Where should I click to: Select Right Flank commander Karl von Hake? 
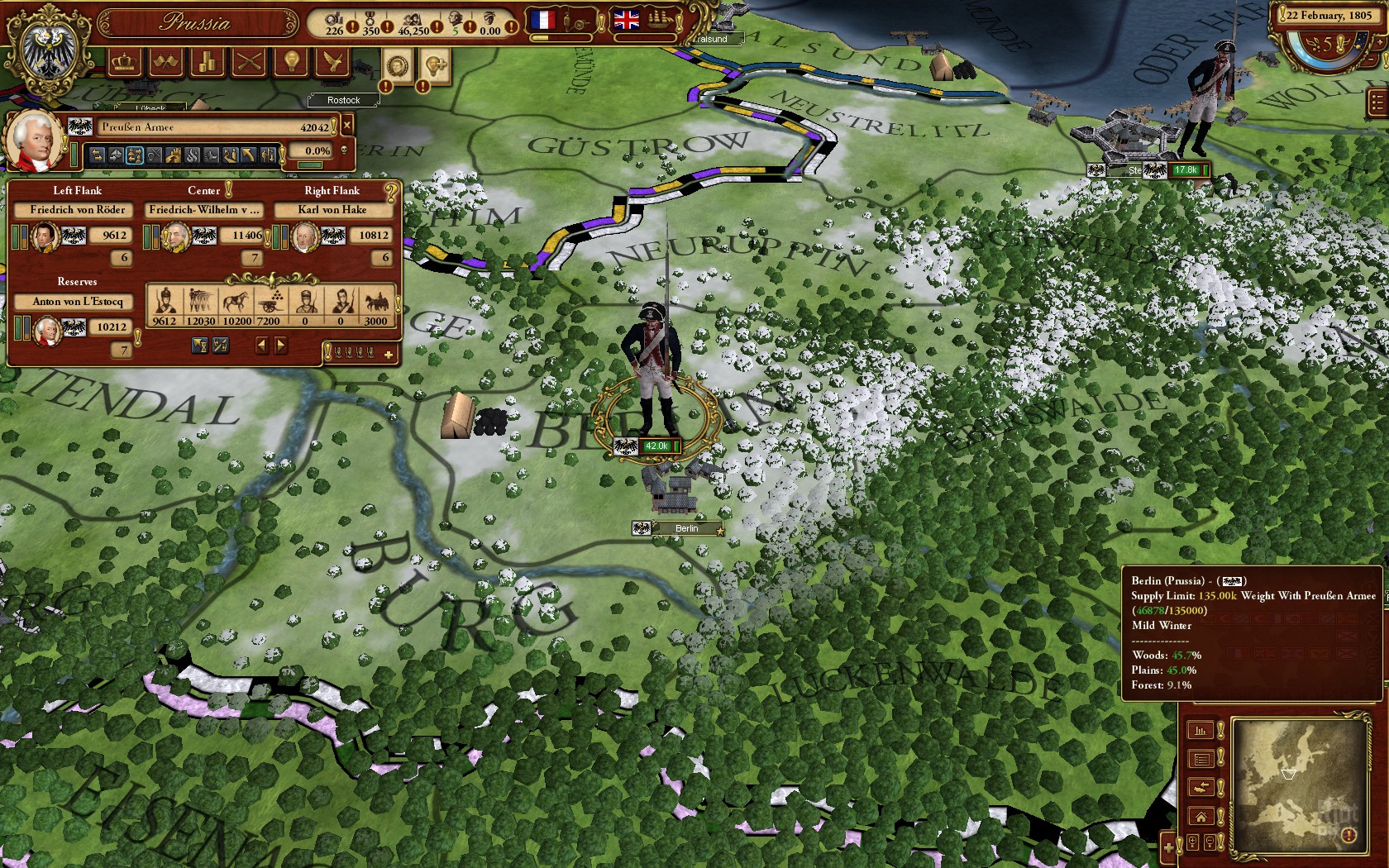332,210
